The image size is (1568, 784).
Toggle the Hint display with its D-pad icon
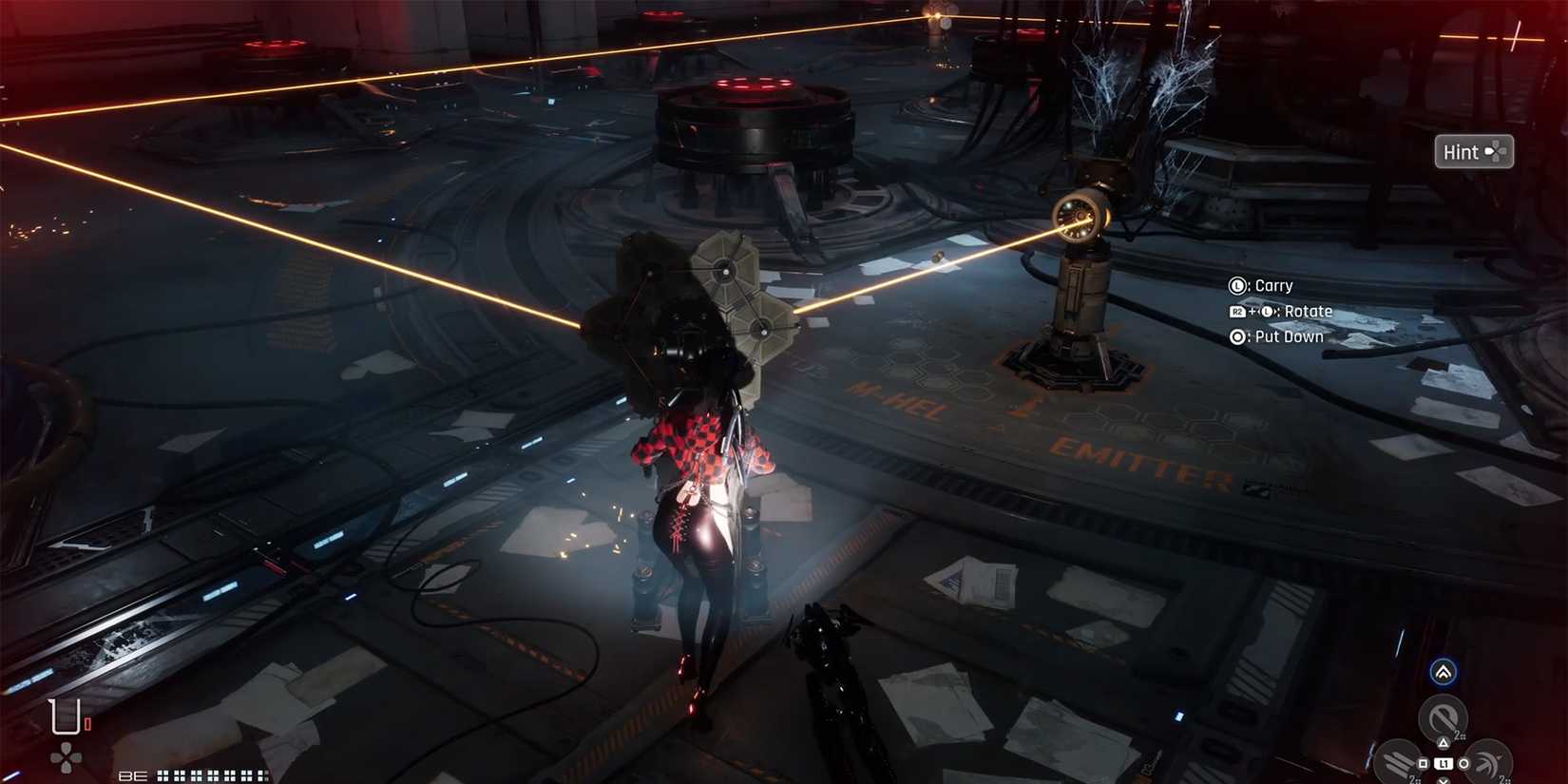point(1499,151)
